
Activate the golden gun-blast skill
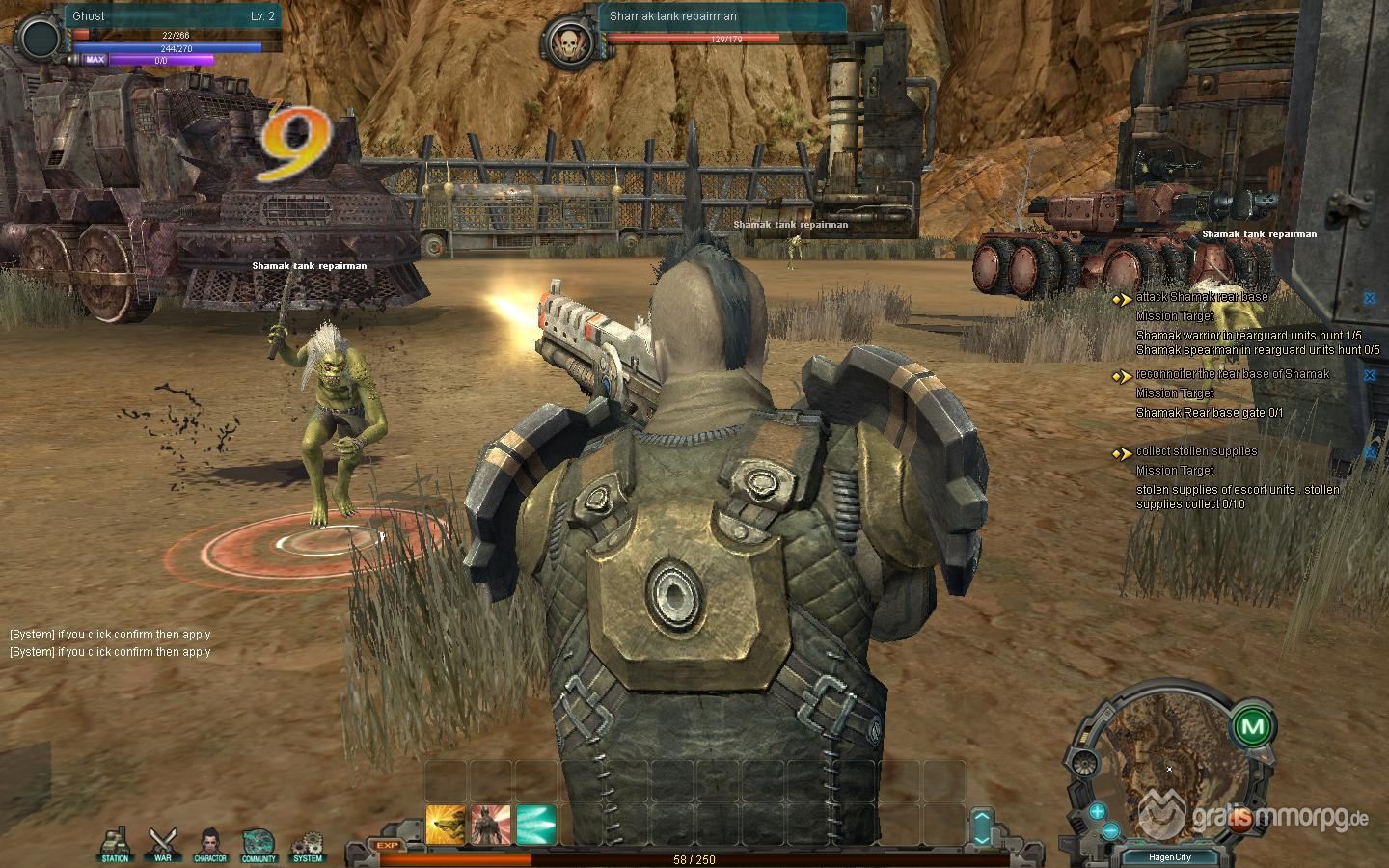coord(445,825)
